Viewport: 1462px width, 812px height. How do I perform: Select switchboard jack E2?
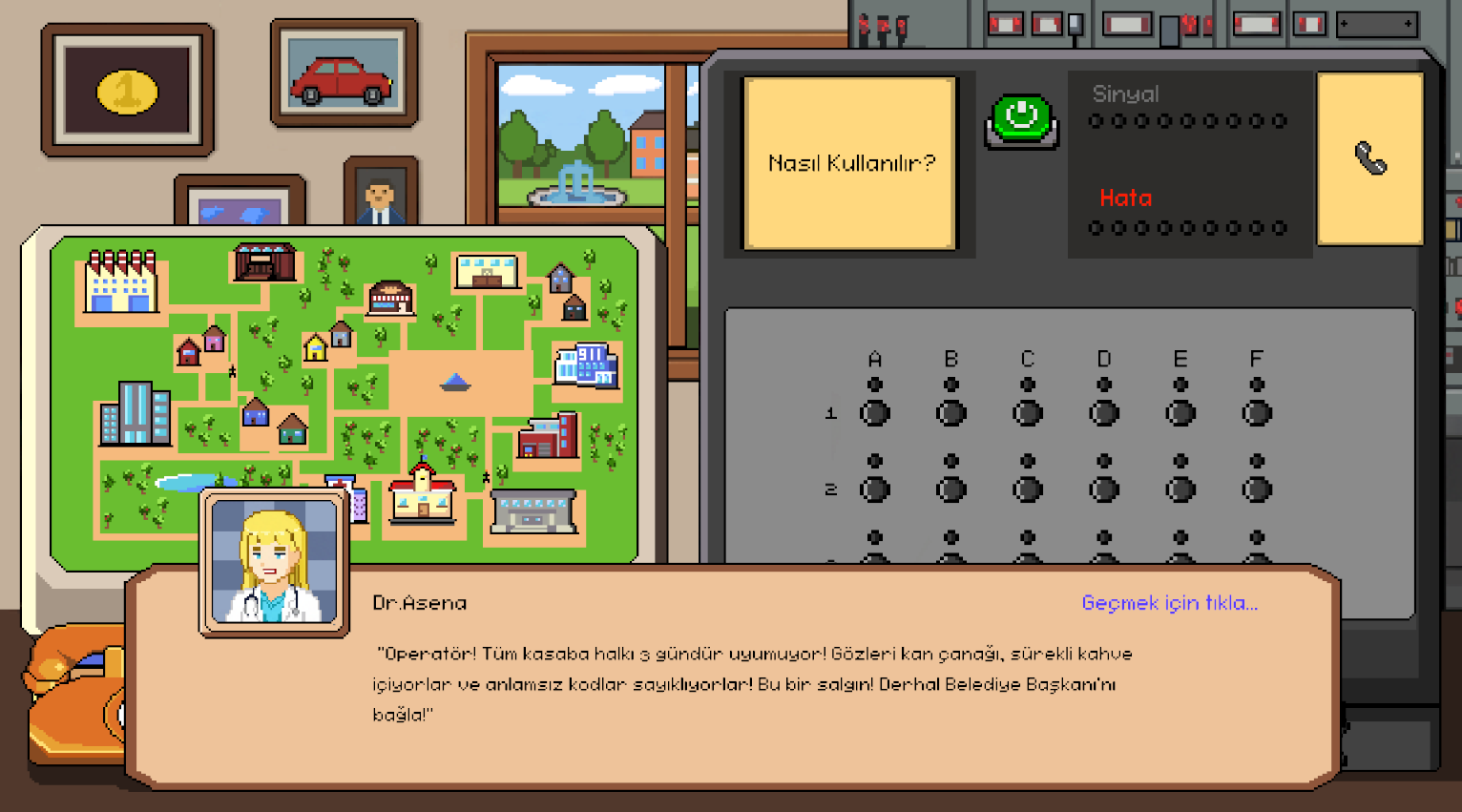click(x=1180, y=489)
